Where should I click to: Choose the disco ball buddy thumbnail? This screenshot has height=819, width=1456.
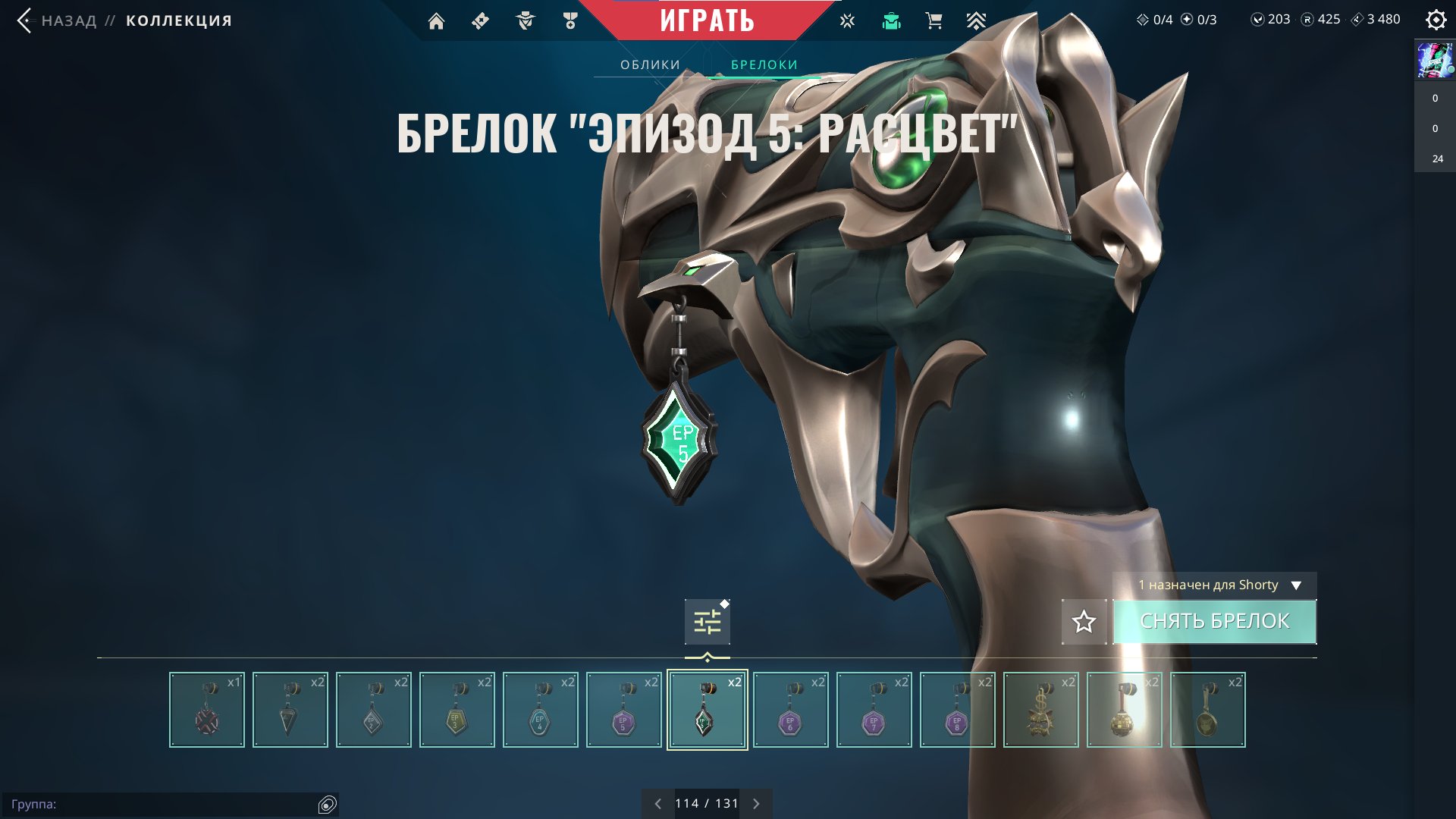pyautogui.click(x=1124, y=710)
